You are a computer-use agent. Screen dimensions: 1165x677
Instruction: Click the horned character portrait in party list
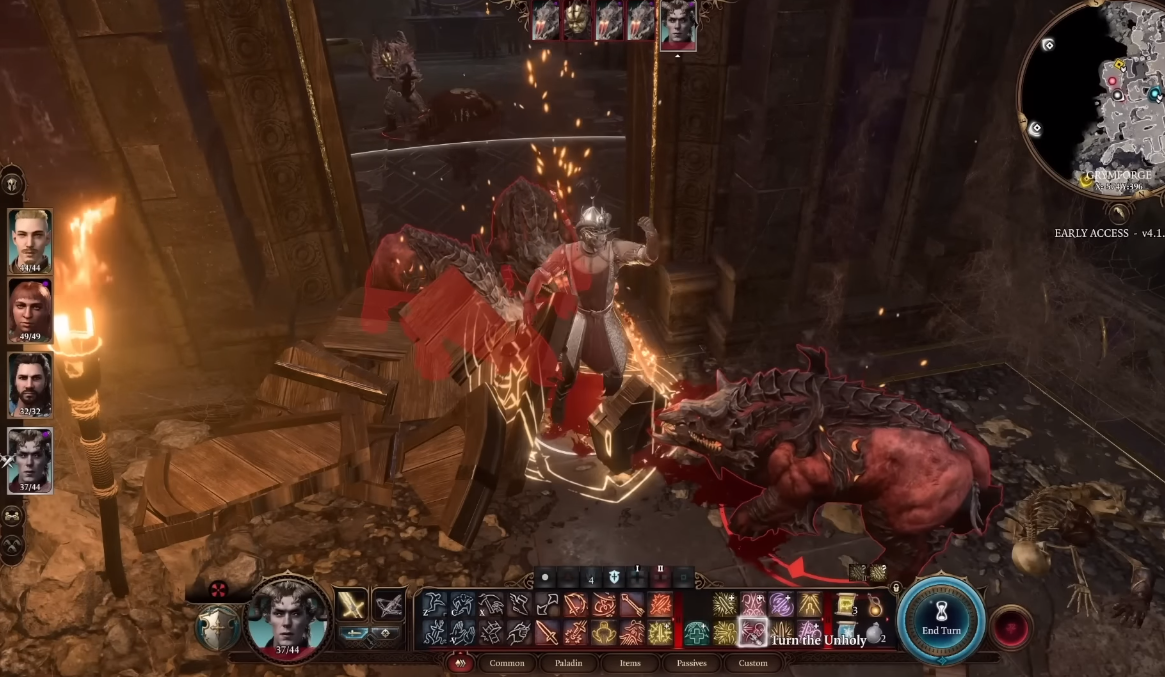(30, 456)
